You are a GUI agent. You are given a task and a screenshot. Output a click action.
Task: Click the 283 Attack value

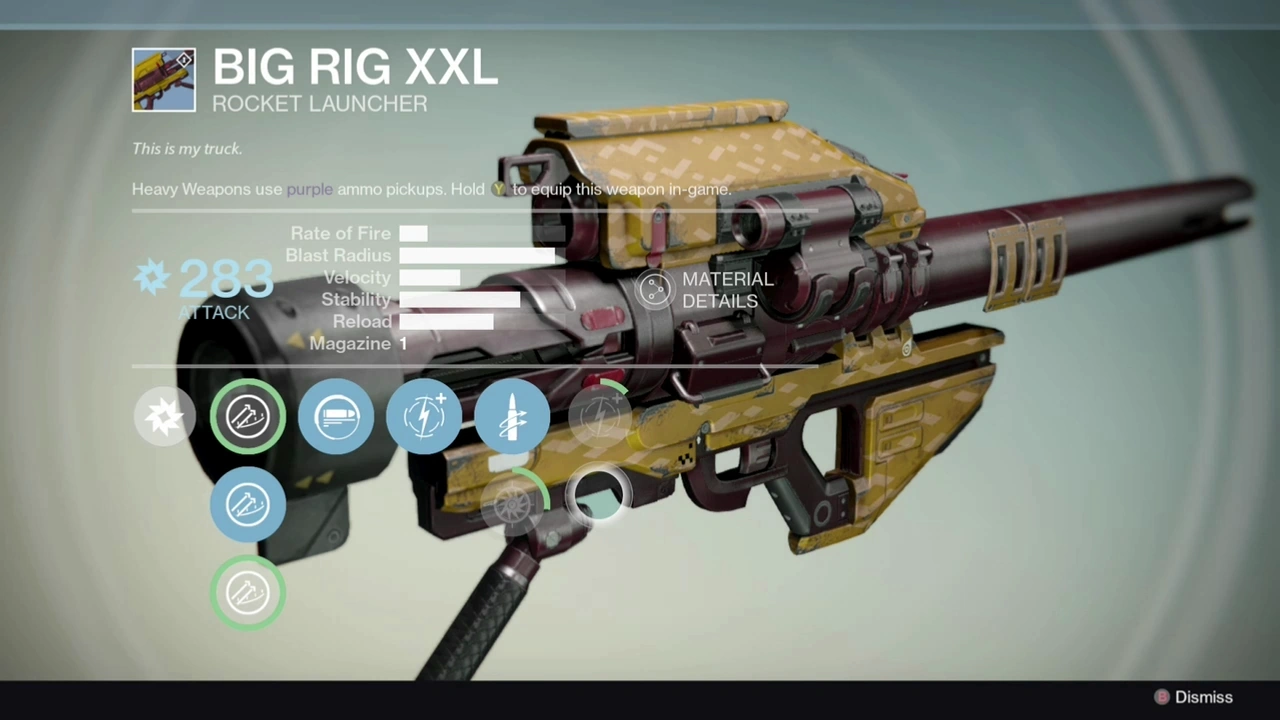225,280
